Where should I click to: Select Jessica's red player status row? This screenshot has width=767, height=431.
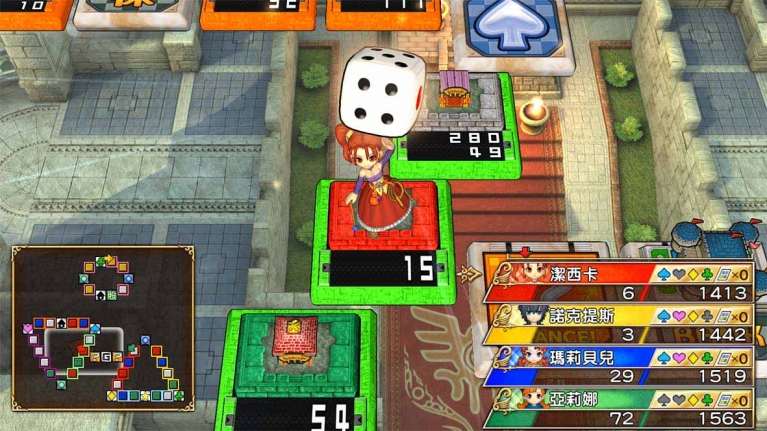[620, 281]
